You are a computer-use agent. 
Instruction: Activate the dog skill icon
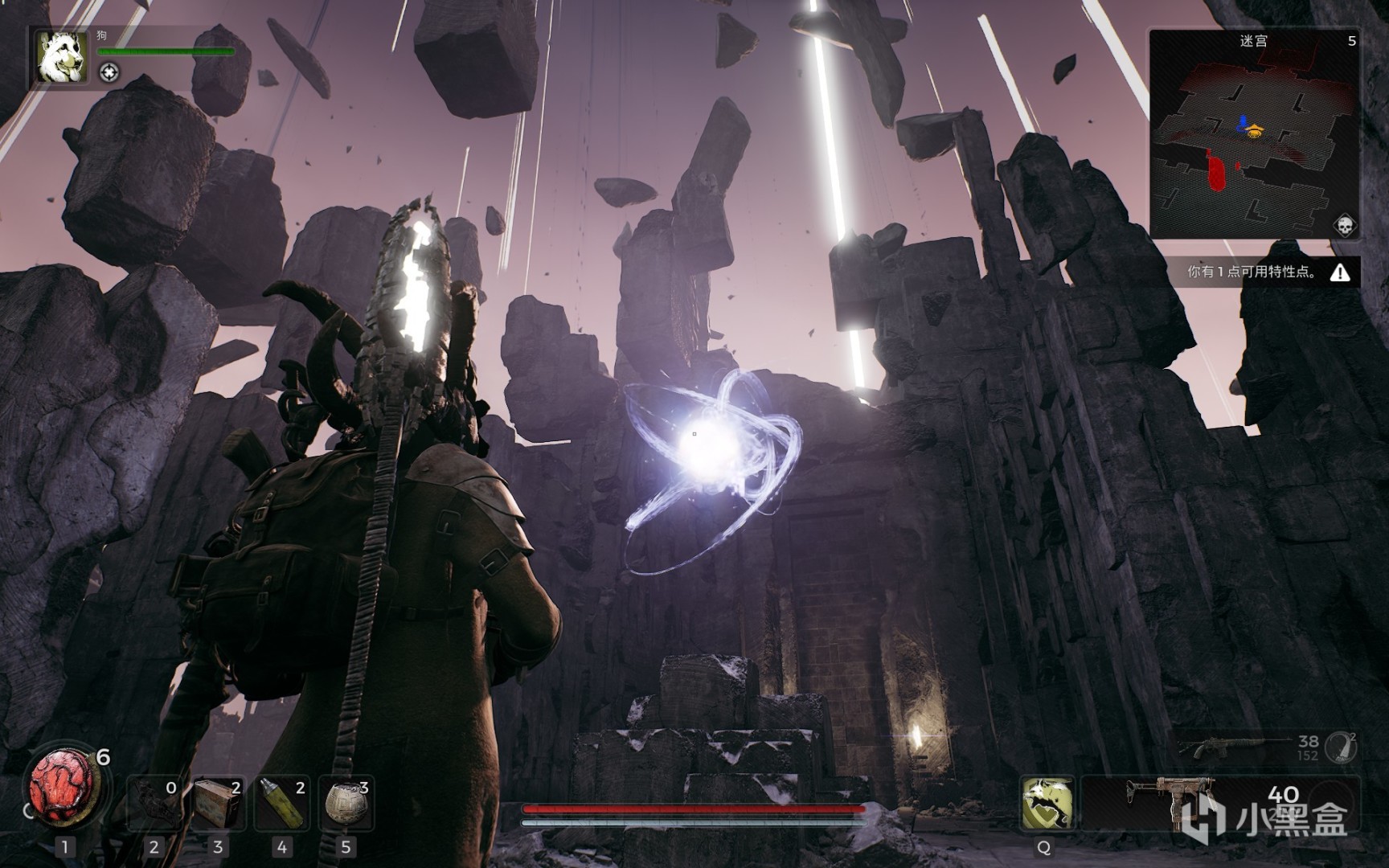(1047, 803)
